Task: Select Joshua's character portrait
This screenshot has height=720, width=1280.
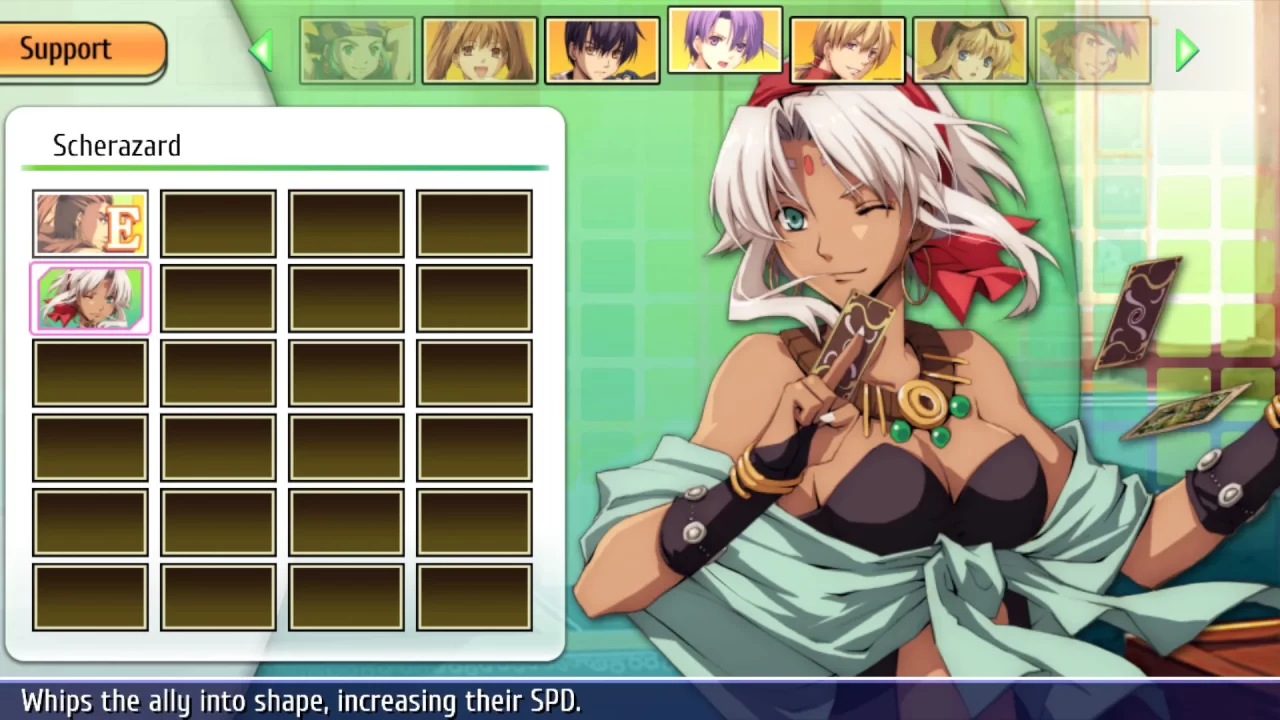Action: pos(602,48)
